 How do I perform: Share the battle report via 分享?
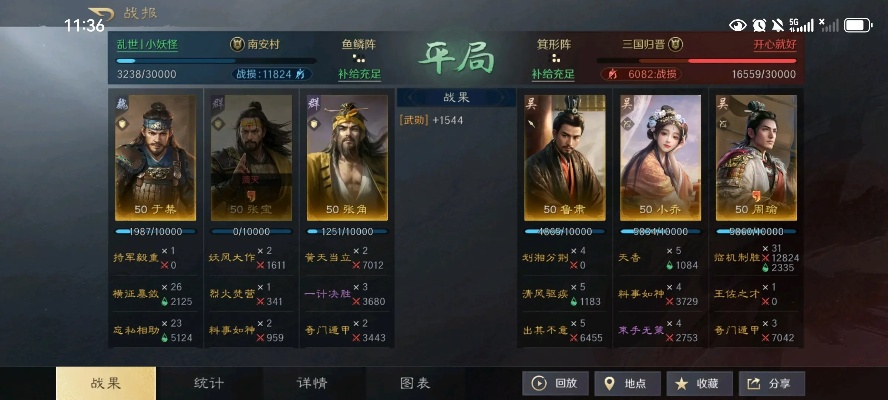(771, 383)
